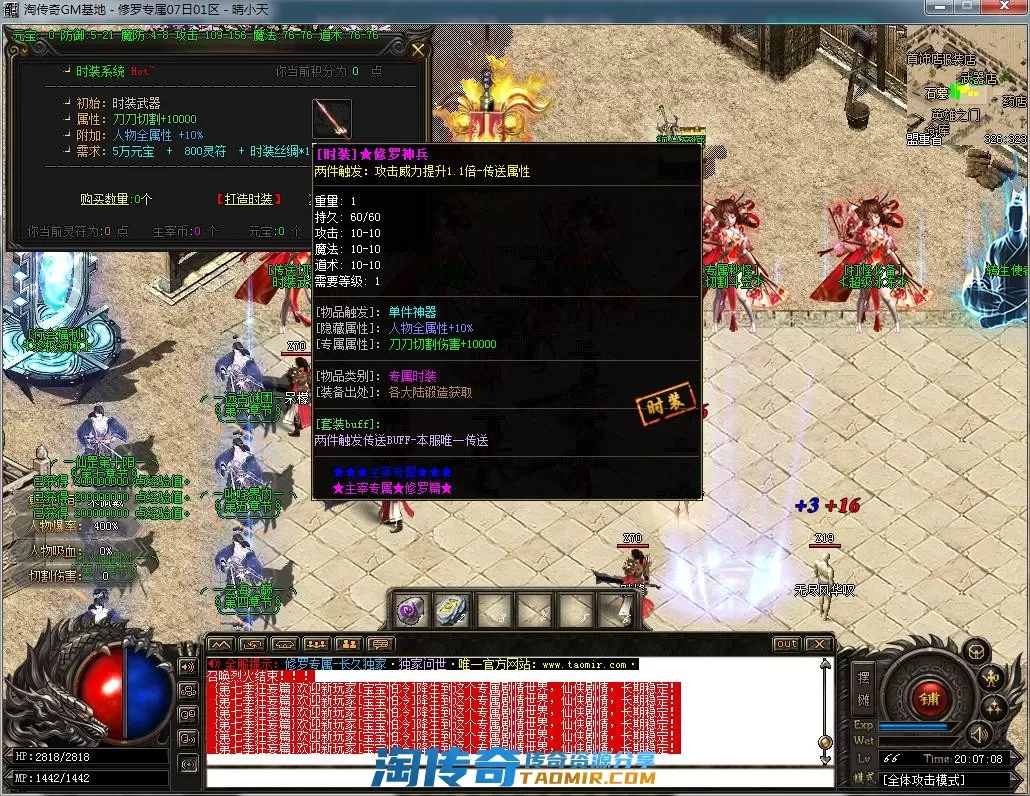Use the purple swirl hotbar item

click(x=411, y=609)
